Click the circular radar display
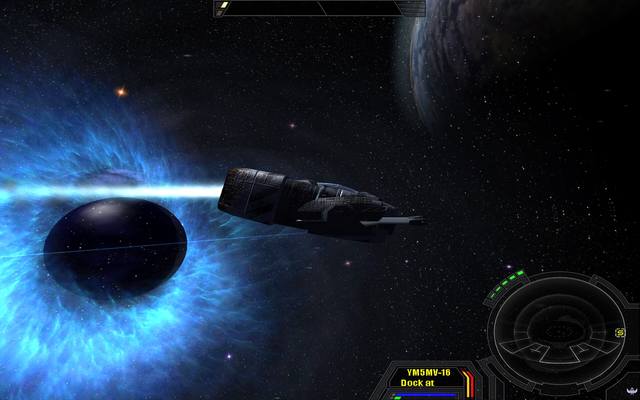 [555, 328]
